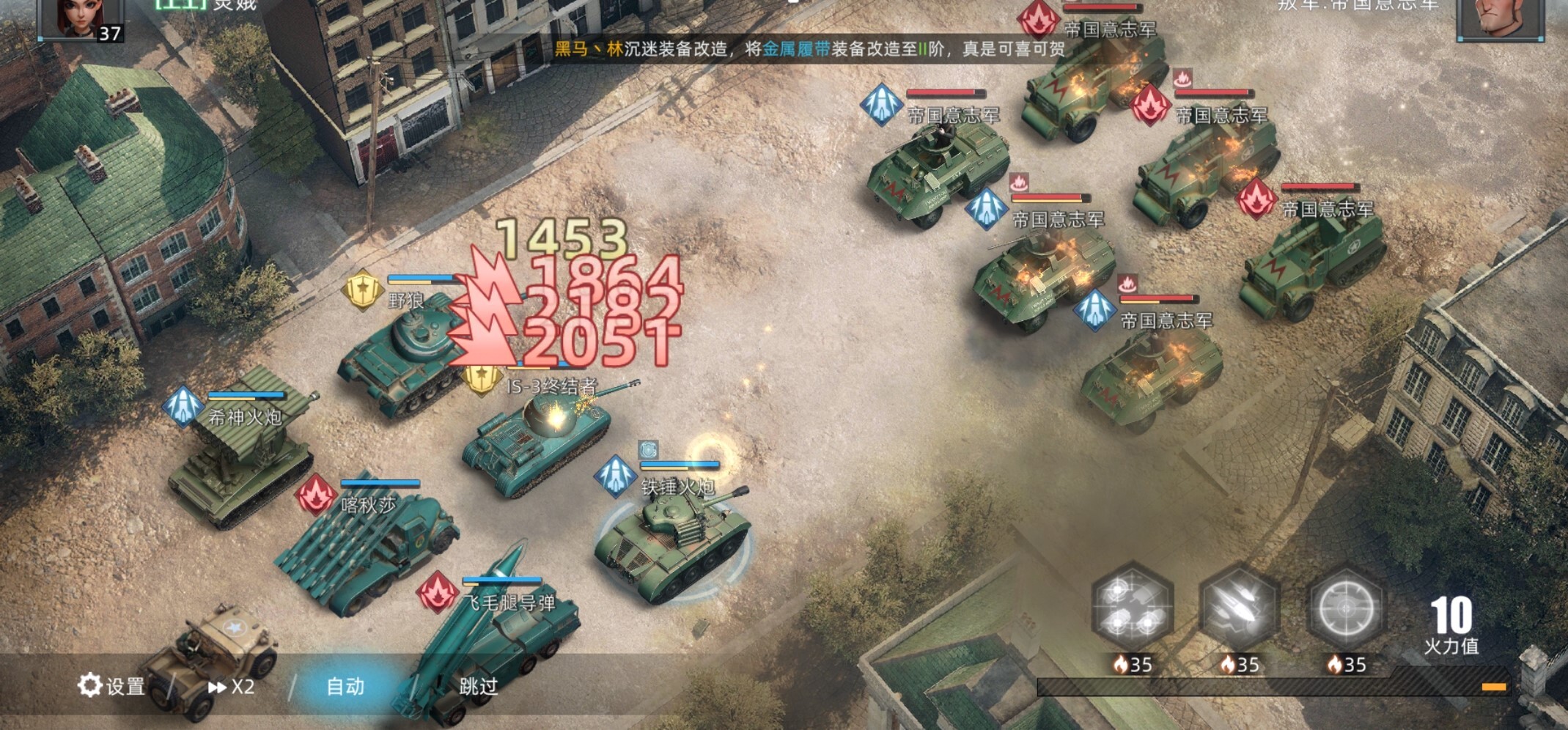
Task: Tap the red-haired commander portrait
Action: [x=81, y=18]
